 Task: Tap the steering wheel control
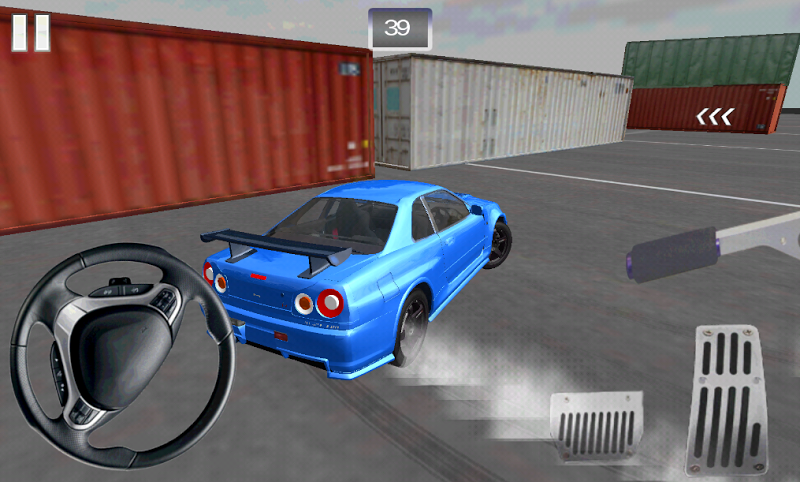123,356
